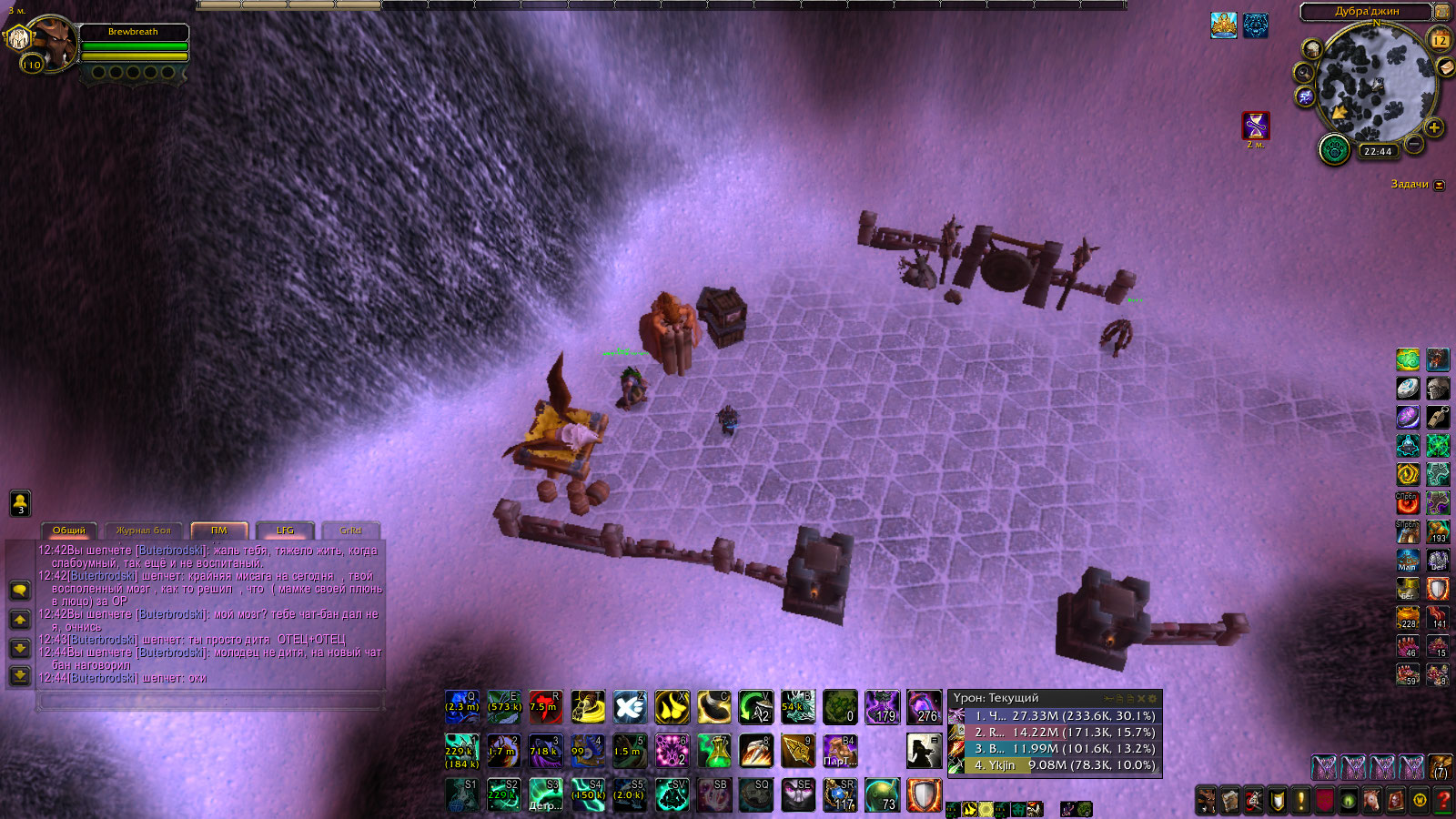This screenshot has width=1456, height=819.
Task: Collapse the Задачи objectives tracker
Action: [x=1439, y=185]
